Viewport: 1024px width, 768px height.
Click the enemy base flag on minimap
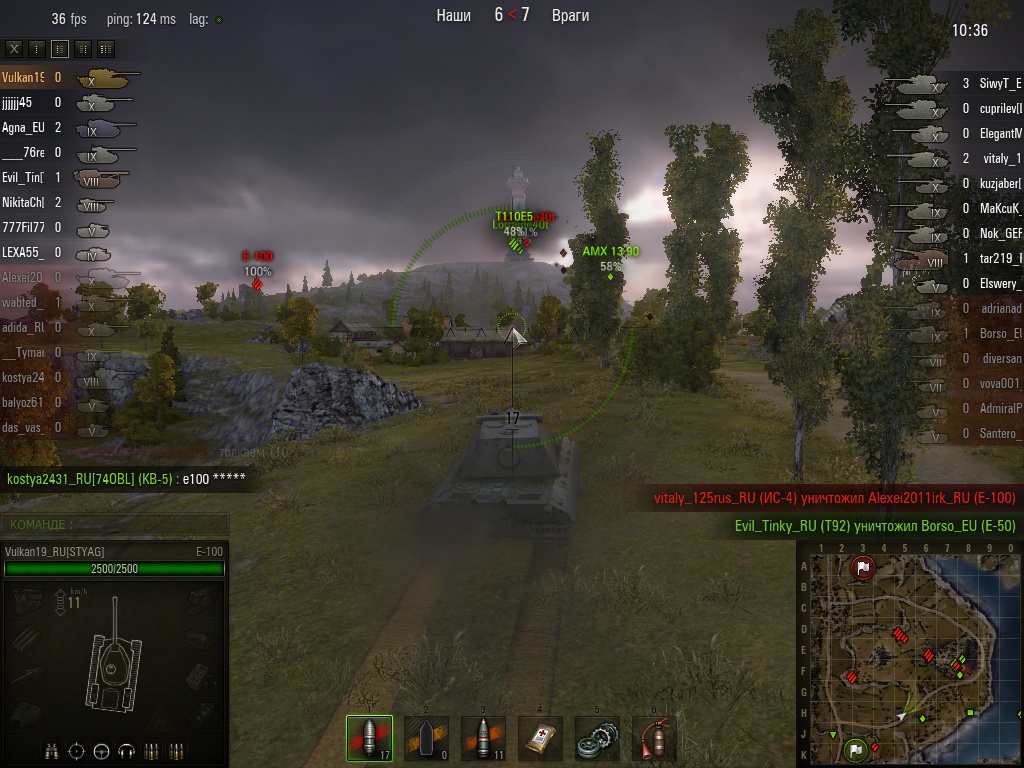coord(862,568)
